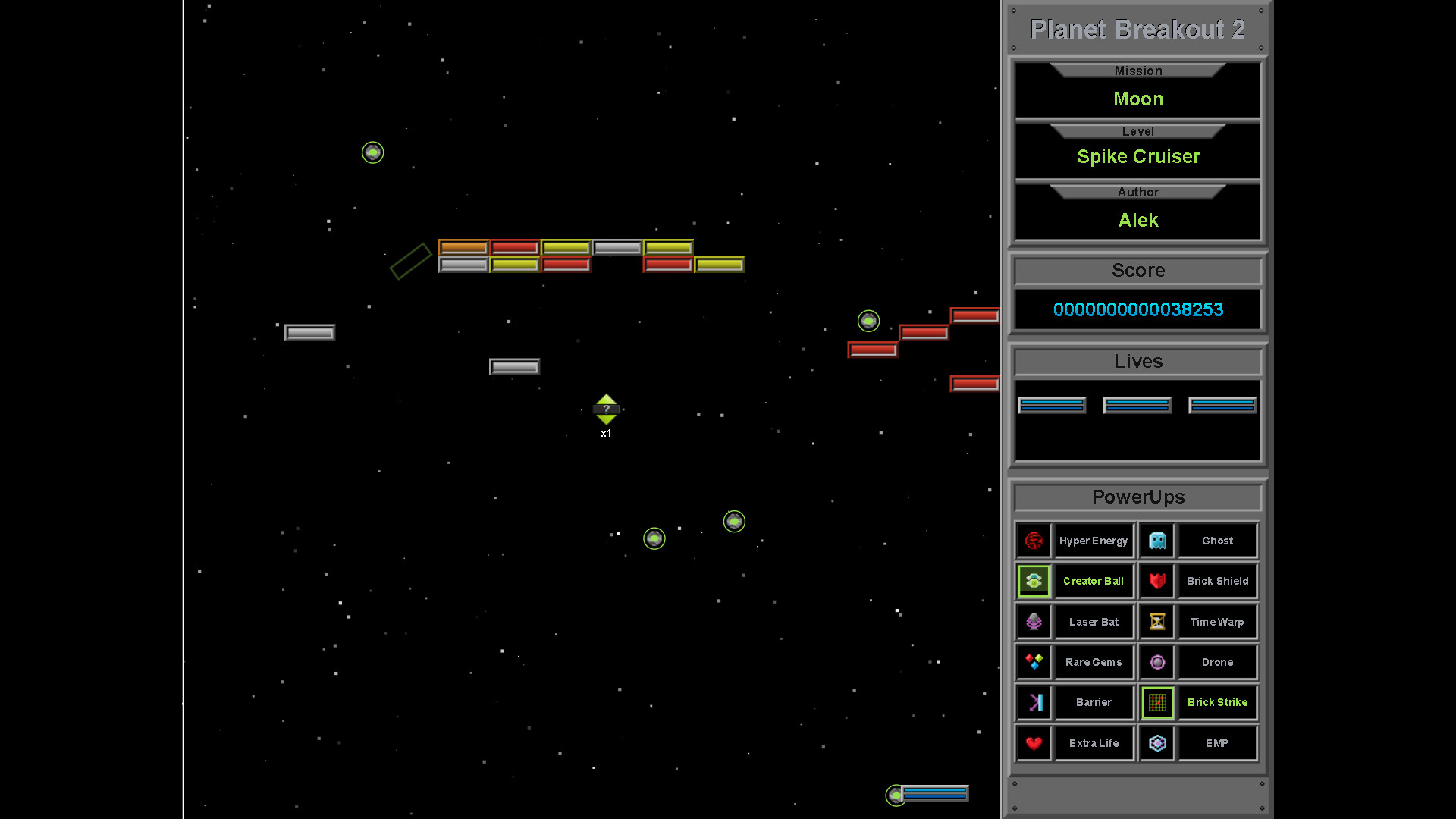
Task: Select the Creator Ball icon
Action: point(1034,581)
